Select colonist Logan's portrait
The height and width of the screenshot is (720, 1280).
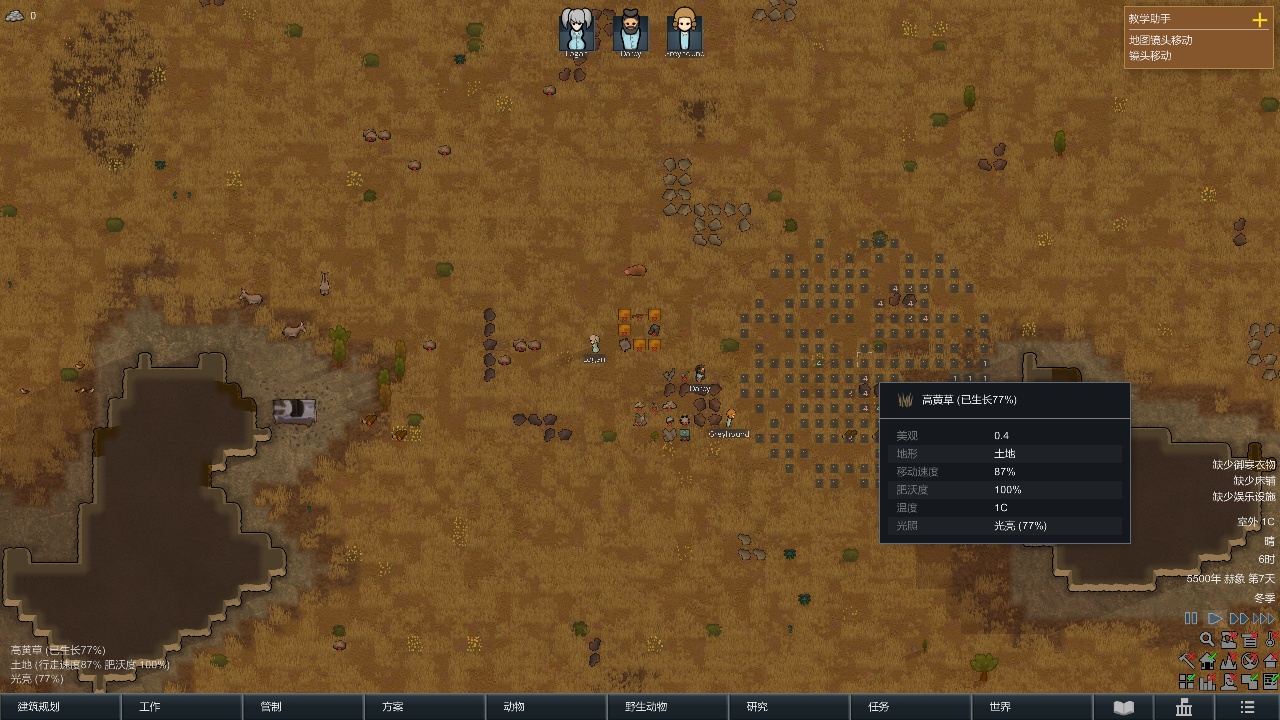(x=576, y=30)
